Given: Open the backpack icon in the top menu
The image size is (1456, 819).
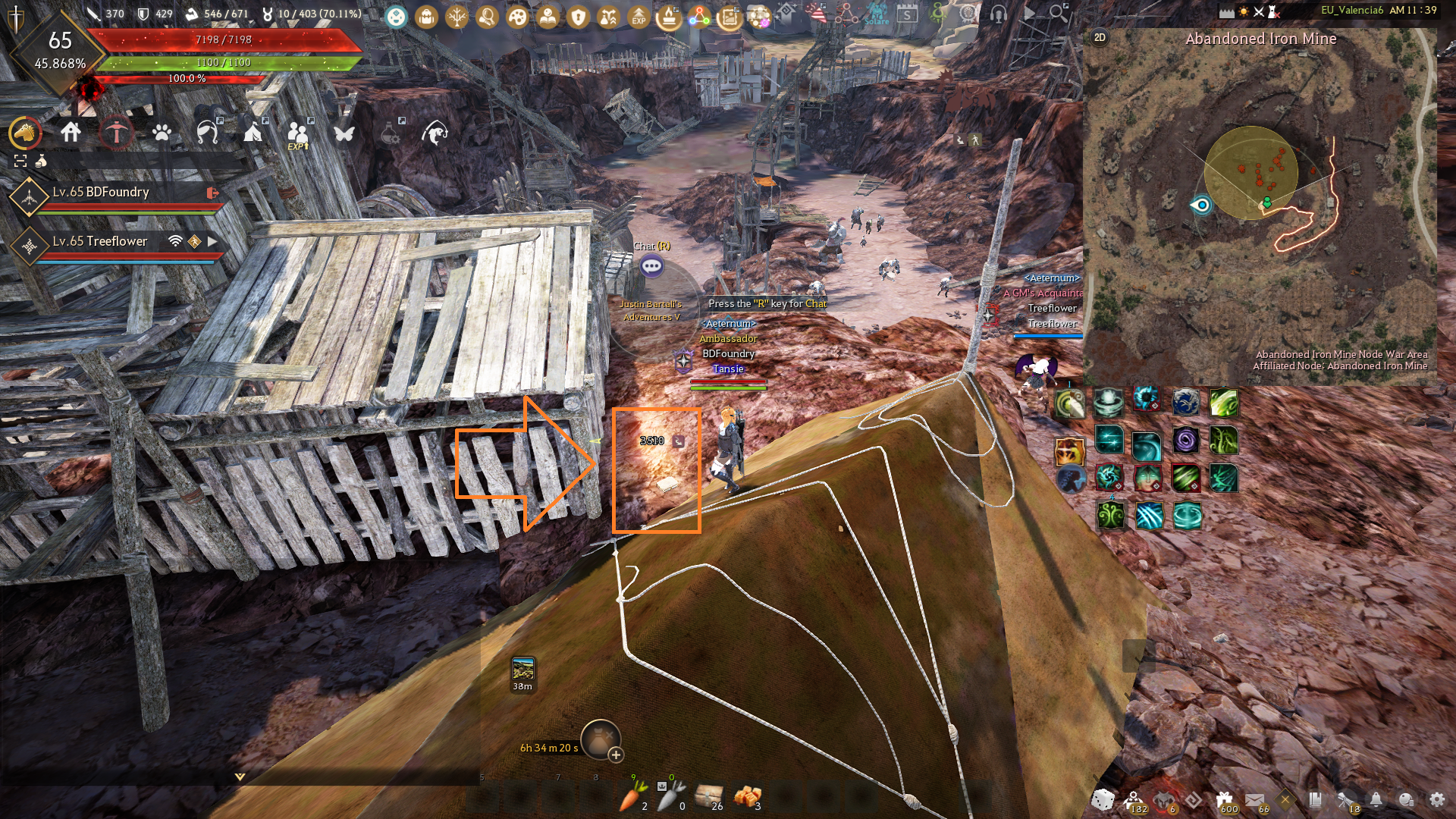Looking at the screenshot, I should pos(426,16).
